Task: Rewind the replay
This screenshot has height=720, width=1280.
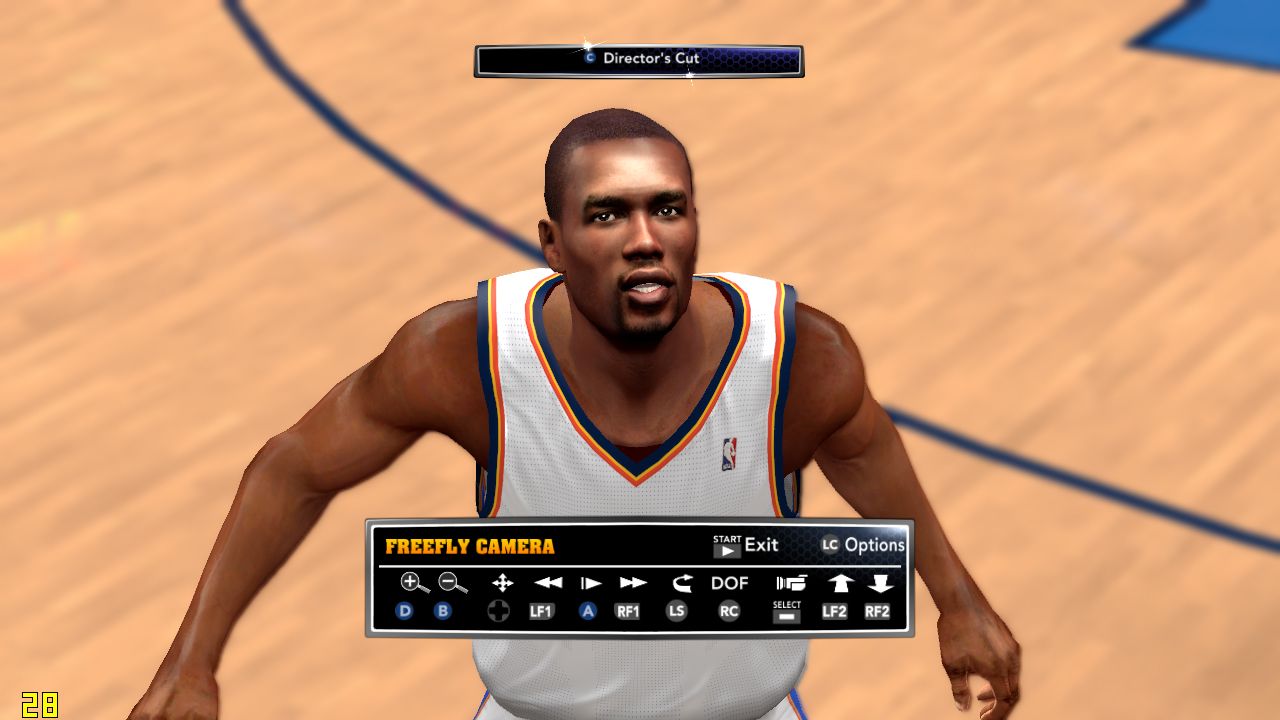Action: (x=547, y=582)
